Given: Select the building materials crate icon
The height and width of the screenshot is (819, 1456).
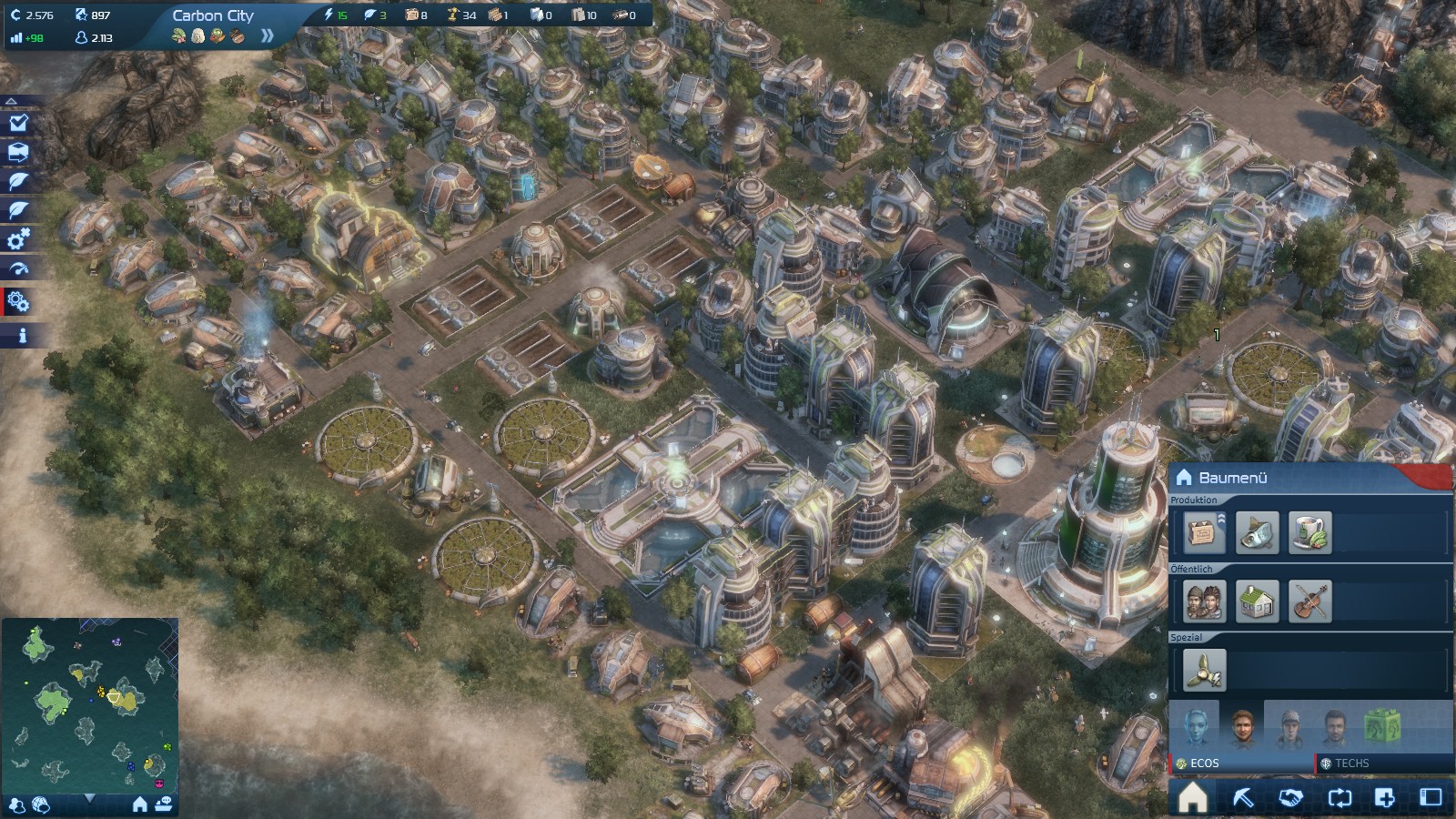Looking at the screenshot, I should coord(1203,532).
